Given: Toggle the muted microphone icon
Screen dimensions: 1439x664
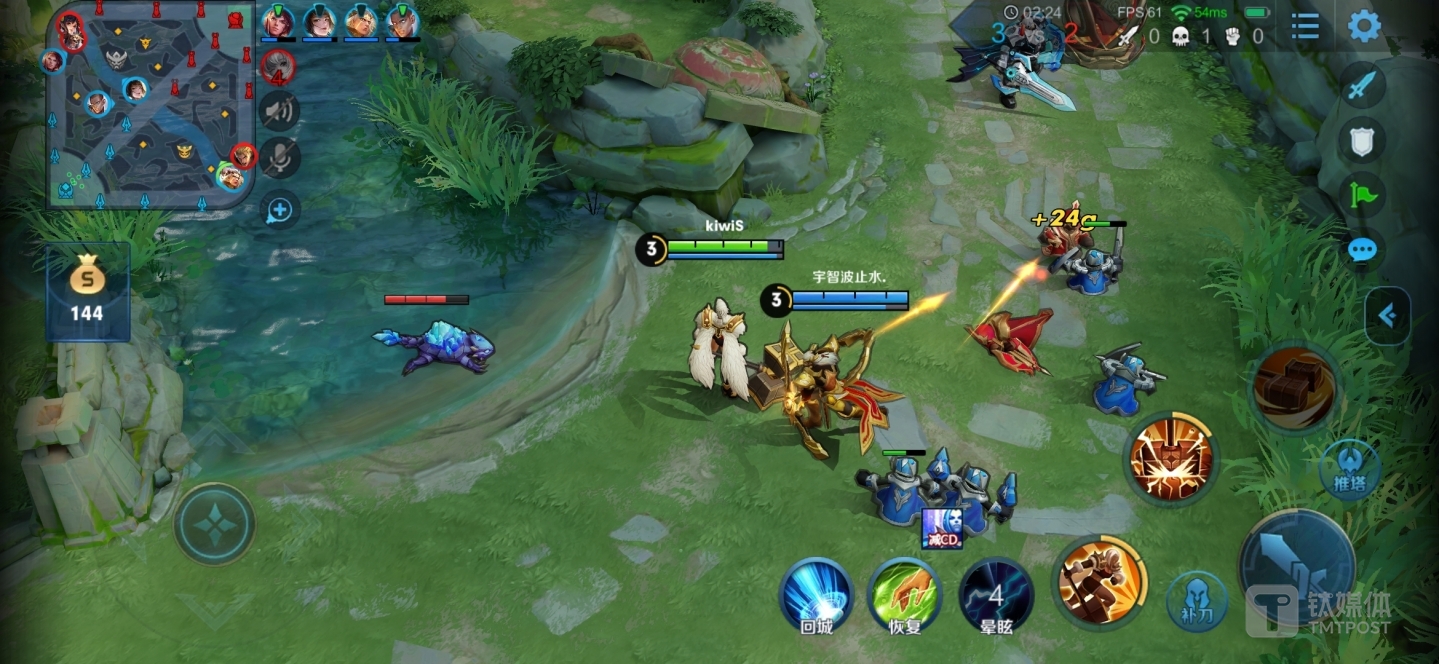Looking at the screenshot, I should [279, 157].
